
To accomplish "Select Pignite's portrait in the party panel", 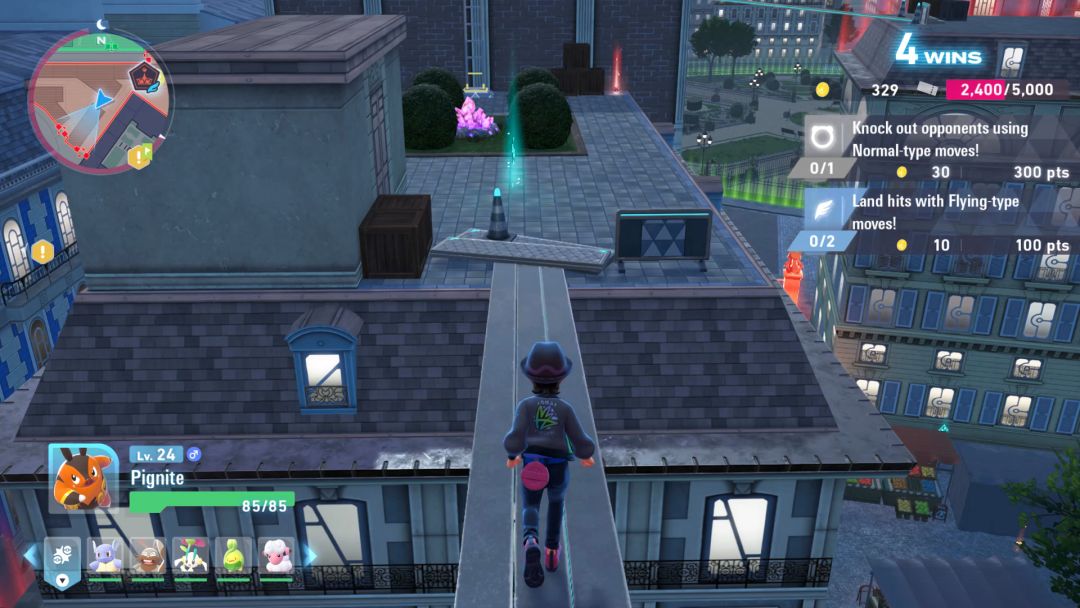I will point(84,478).
